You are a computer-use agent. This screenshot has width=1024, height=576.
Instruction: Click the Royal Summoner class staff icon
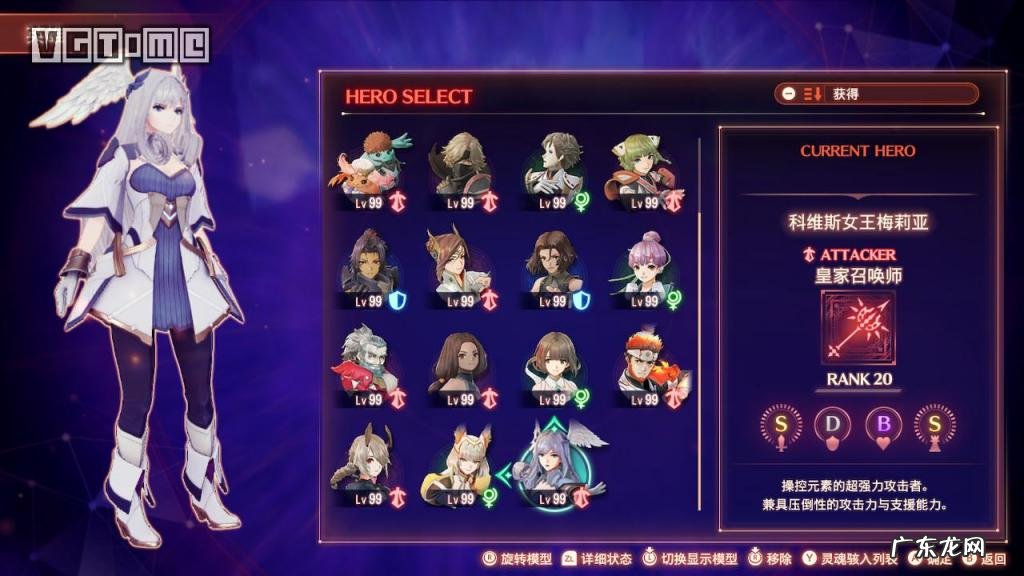tap(858, 328)
